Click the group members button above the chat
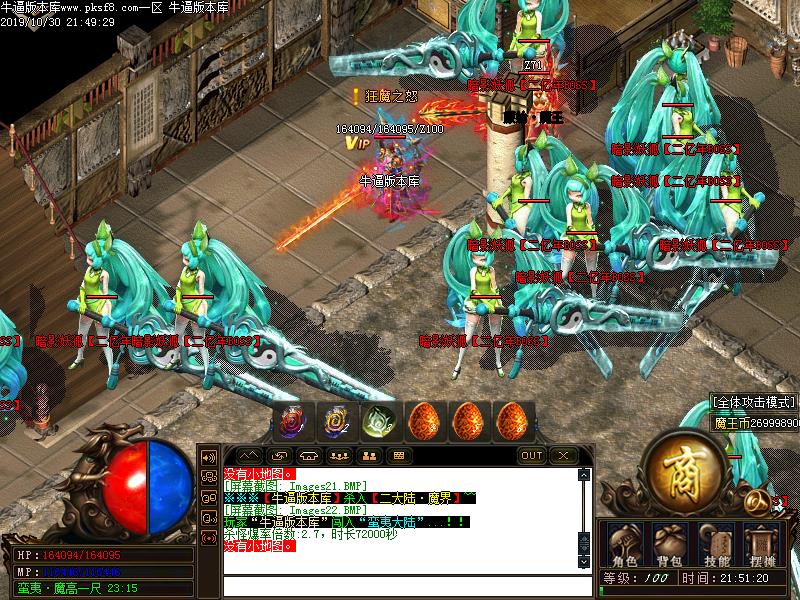 pos(340,456)
